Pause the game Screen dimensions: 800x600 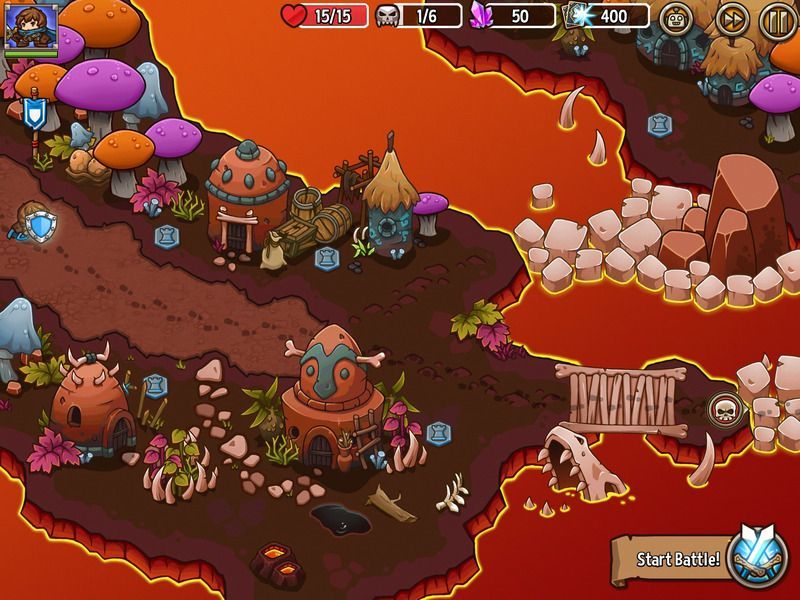778,19
